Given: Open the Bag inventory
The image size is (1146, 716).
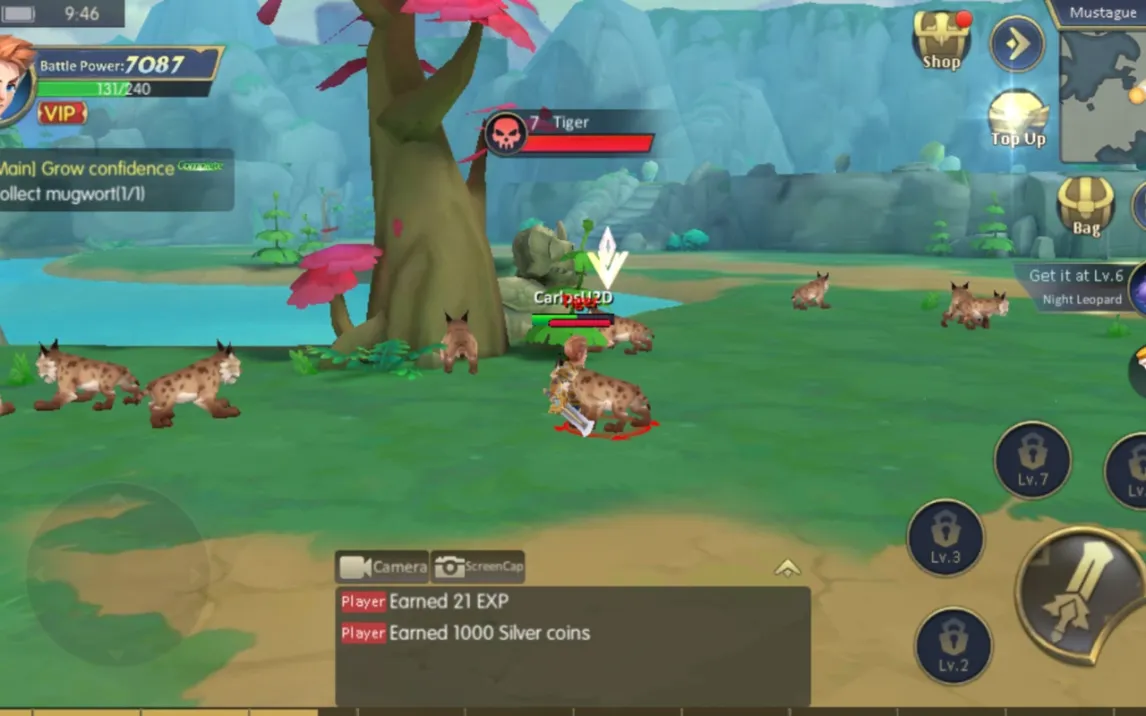Looking at the screenshot, I should 1086,207.
